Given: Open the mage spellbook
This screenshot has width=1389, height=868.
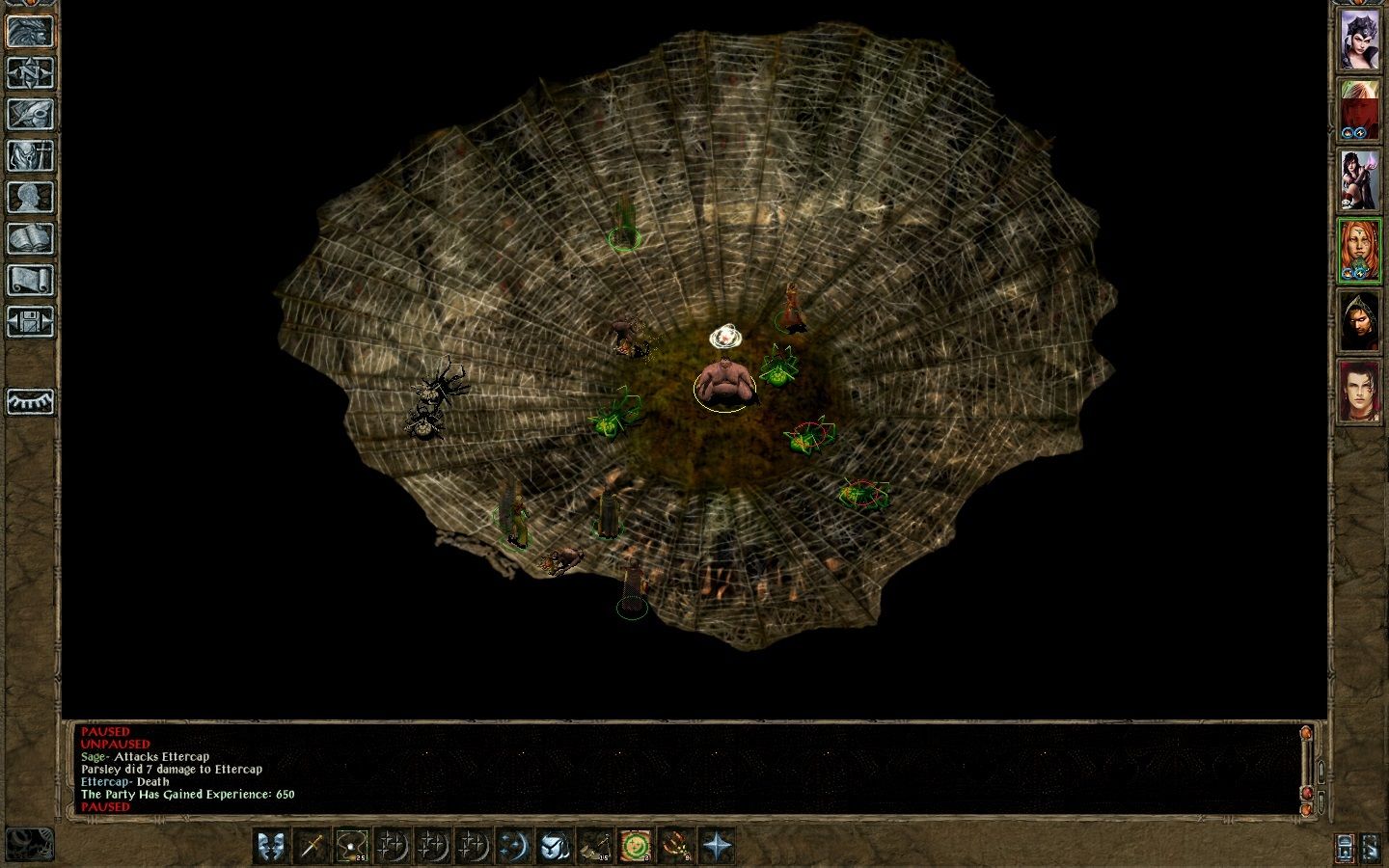Looking at the screenshot, I should (30, 239).
